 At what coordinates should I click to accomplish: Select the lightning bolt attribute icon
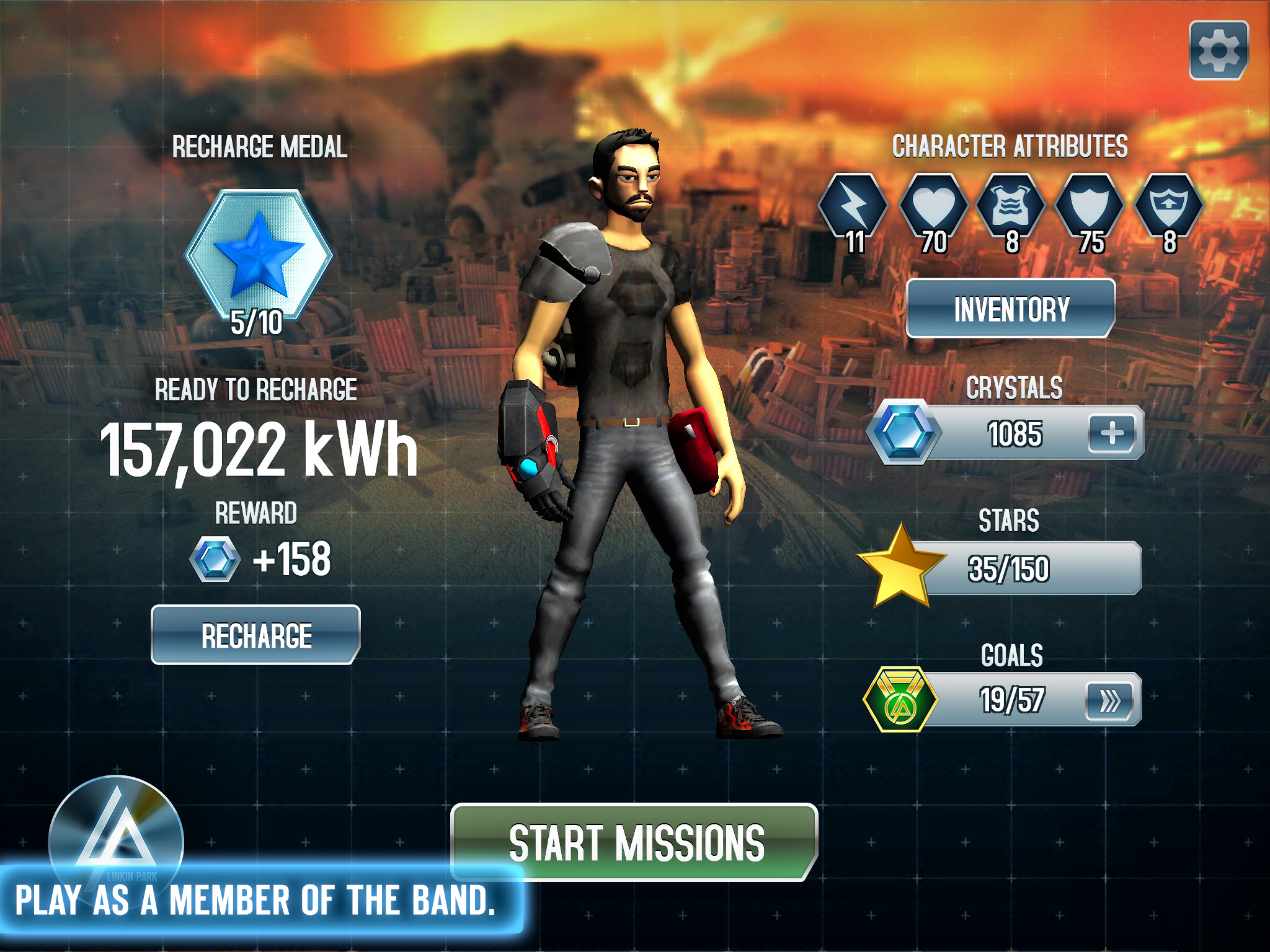tap(853, 207)
